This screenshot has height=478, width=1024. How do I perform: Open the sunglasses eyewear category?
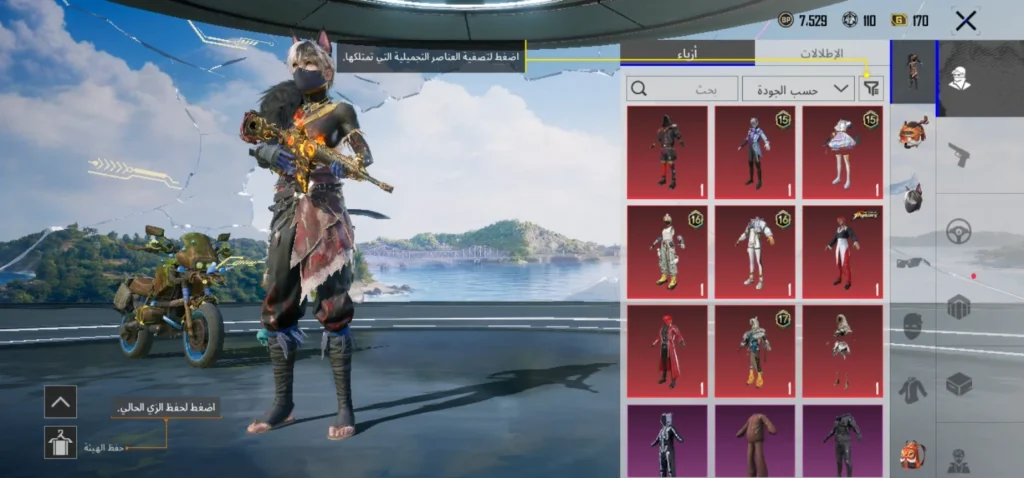[x=912, y=262]
